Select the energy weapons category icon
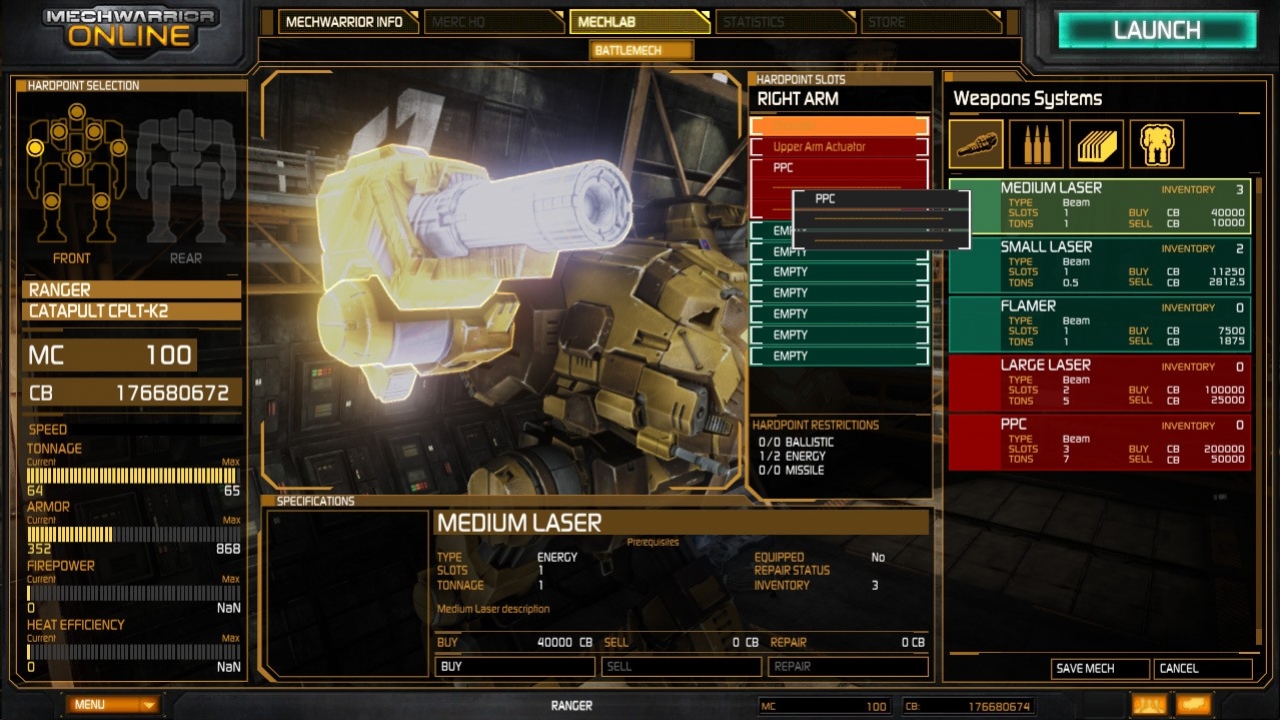The image size is (1280, 720). (975, 144)
